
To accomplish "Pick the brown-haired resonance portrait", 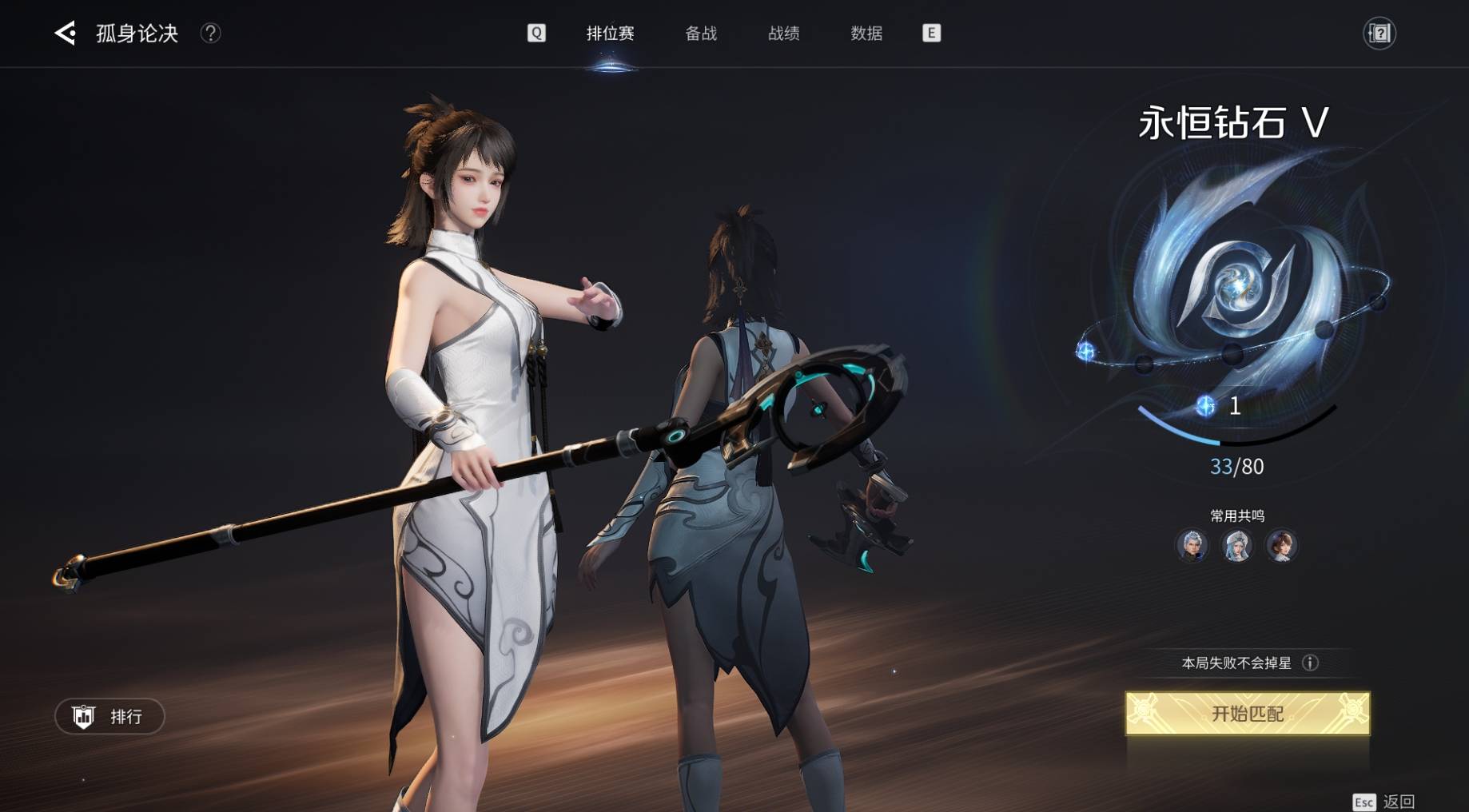I will pyautogui.click(x=1281, y=546).
